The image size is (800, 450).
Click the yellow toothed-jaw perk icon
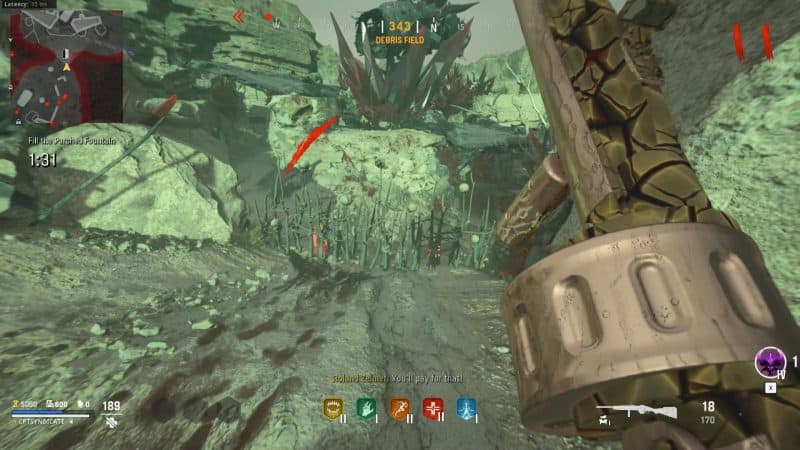click(x=333, y=407)
